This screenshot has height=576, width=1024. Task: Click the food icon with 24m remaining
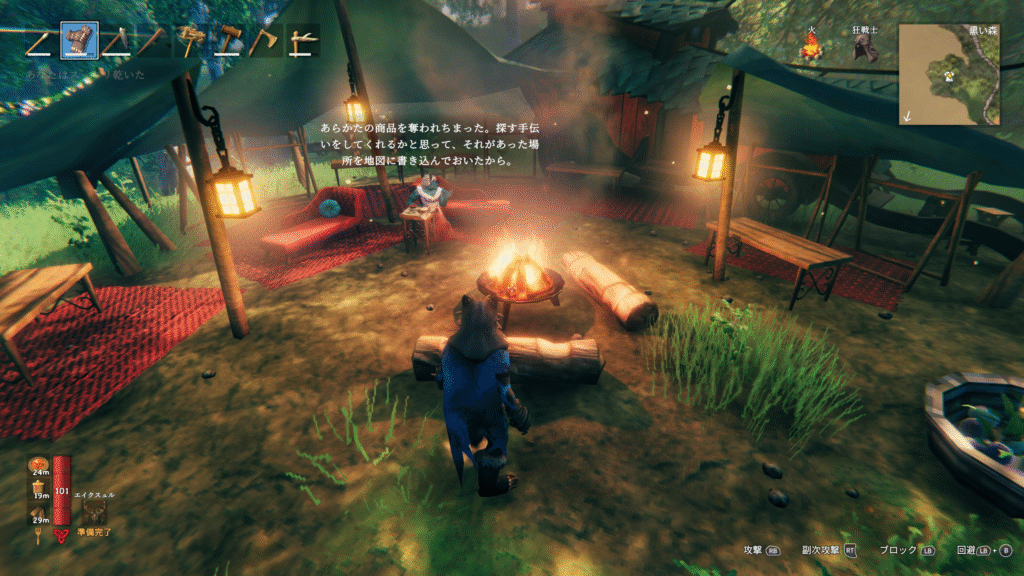pyautogui.click(x=40, y=465)
